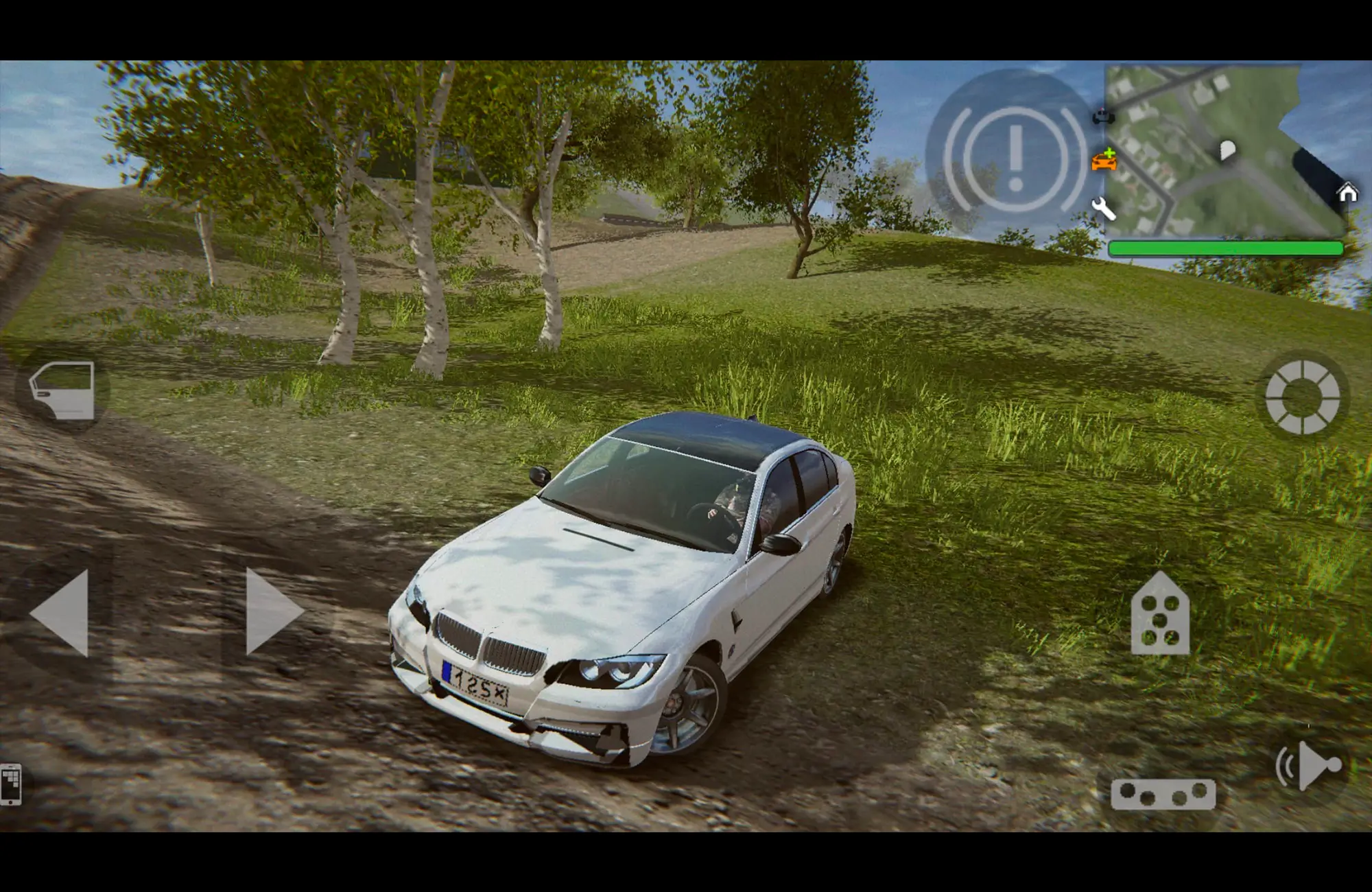The image size is (1372, 892).
Task: Repair the car using the wrench icon
Action: pos(1104,209)
